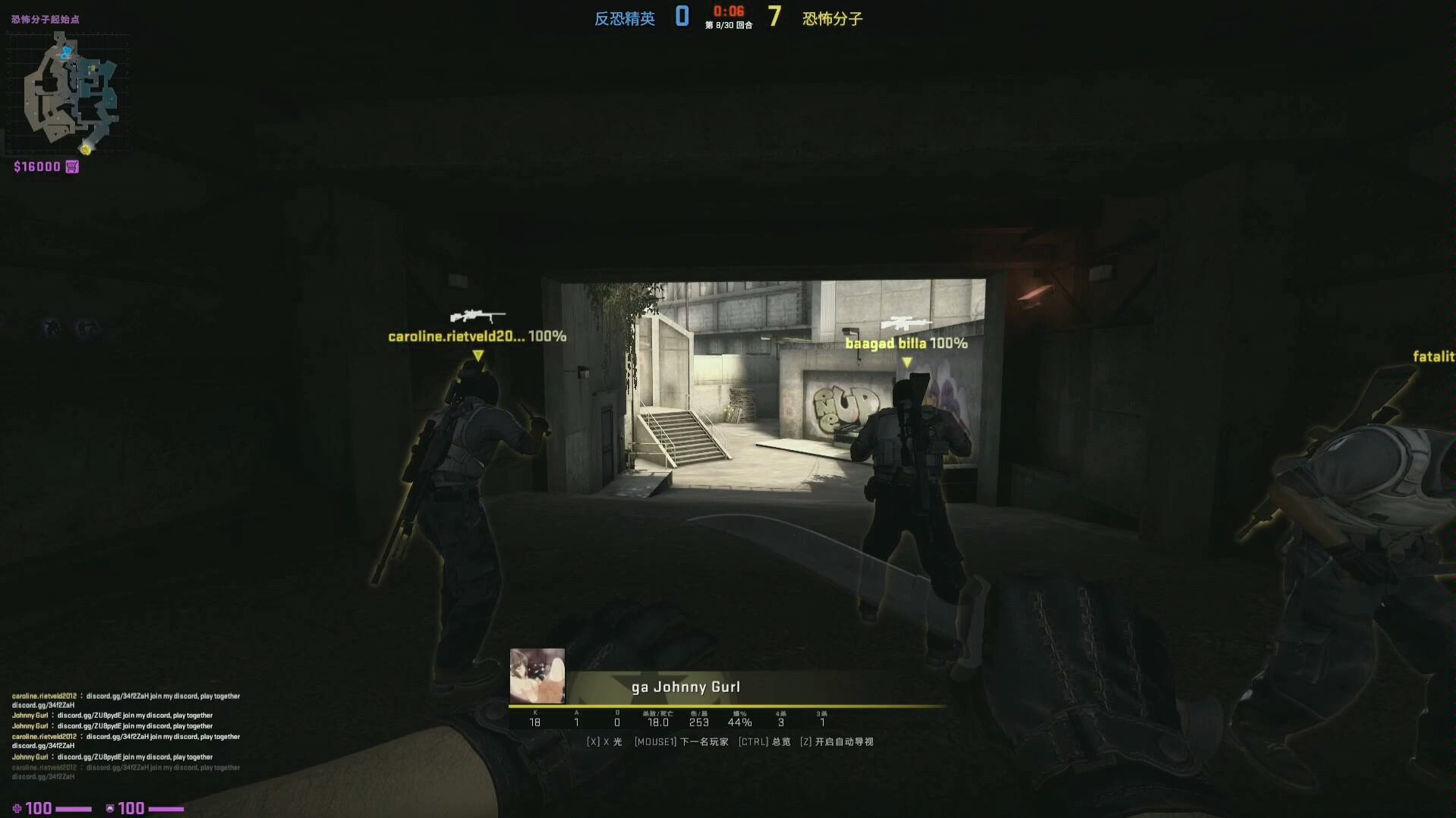This screenshot has width=1456, height=818.
Task: Click the Counter-Terrorist score number 0
Action: click(x=681, y=16)
